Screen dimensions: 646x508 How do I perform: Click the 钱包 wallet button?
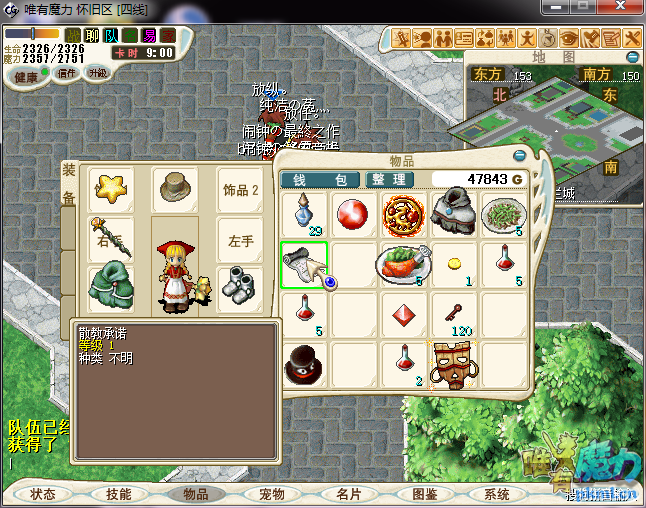click(x=320, y=180)
